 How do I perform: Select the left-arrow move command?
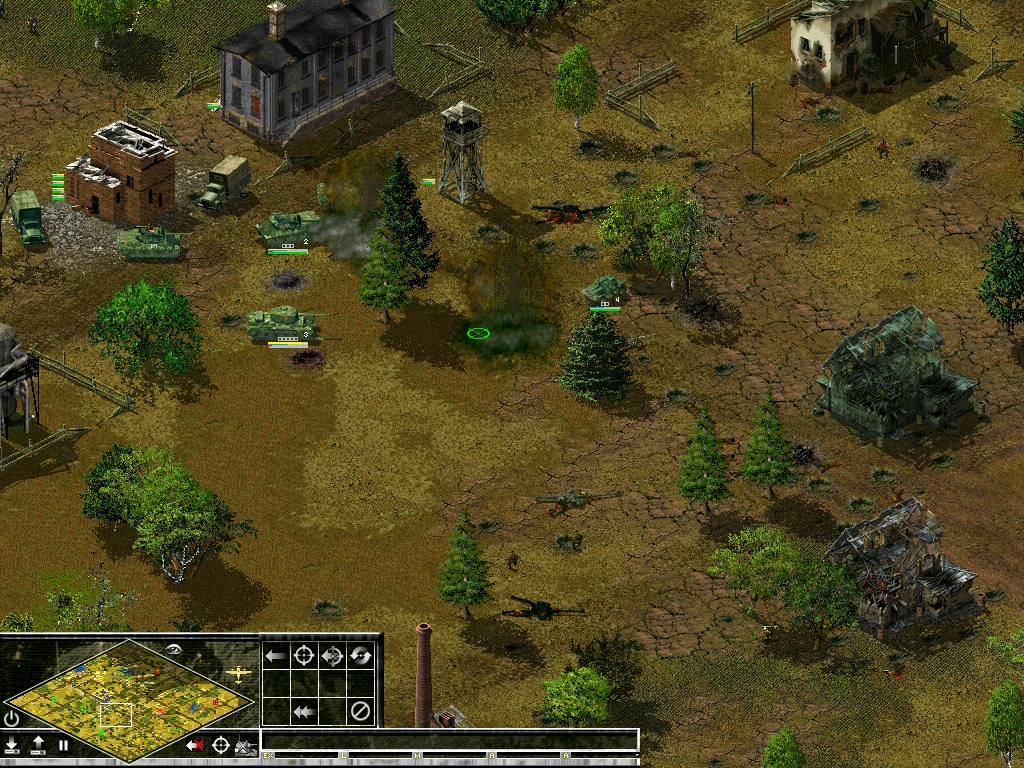[276, 656]
